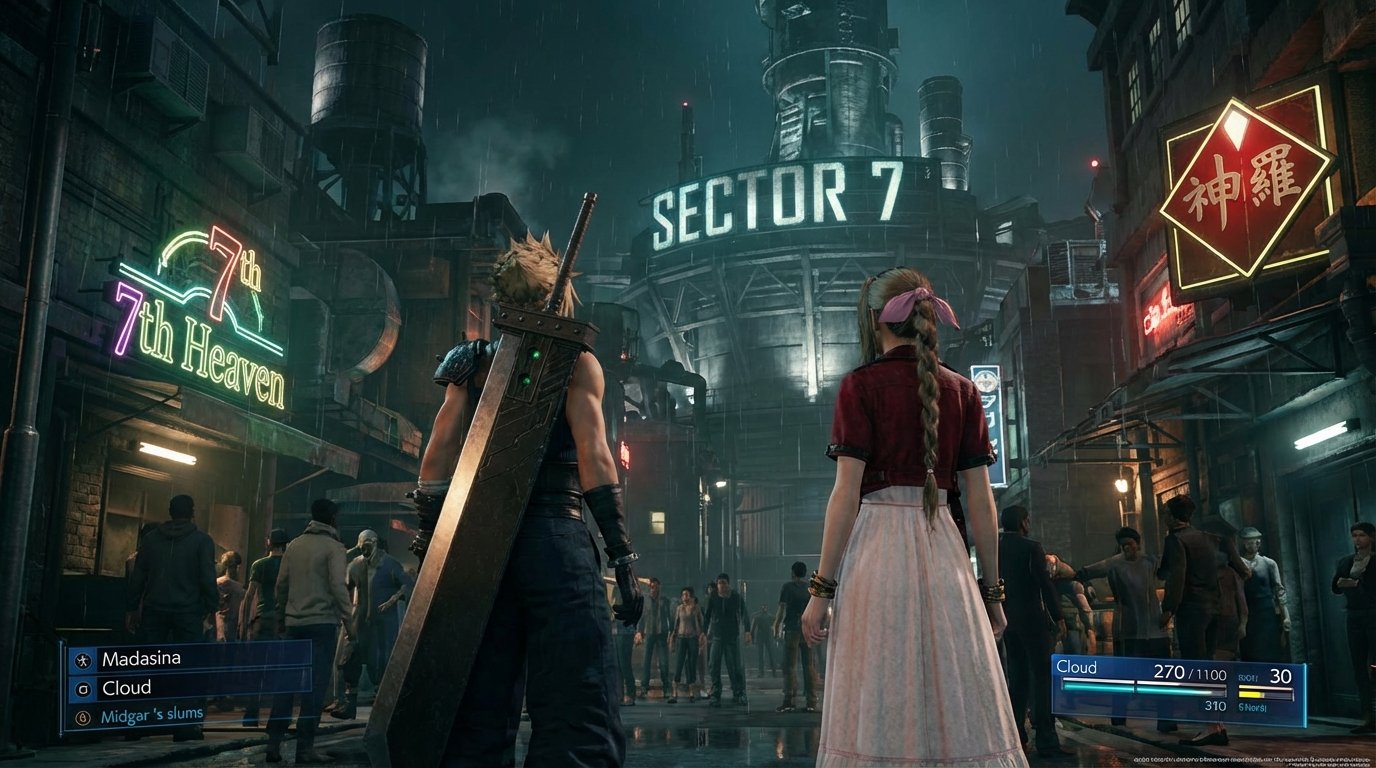Click the square button icon beside Cloud
The height and width of the screenshot is (768, 1376).
[83, 689]
